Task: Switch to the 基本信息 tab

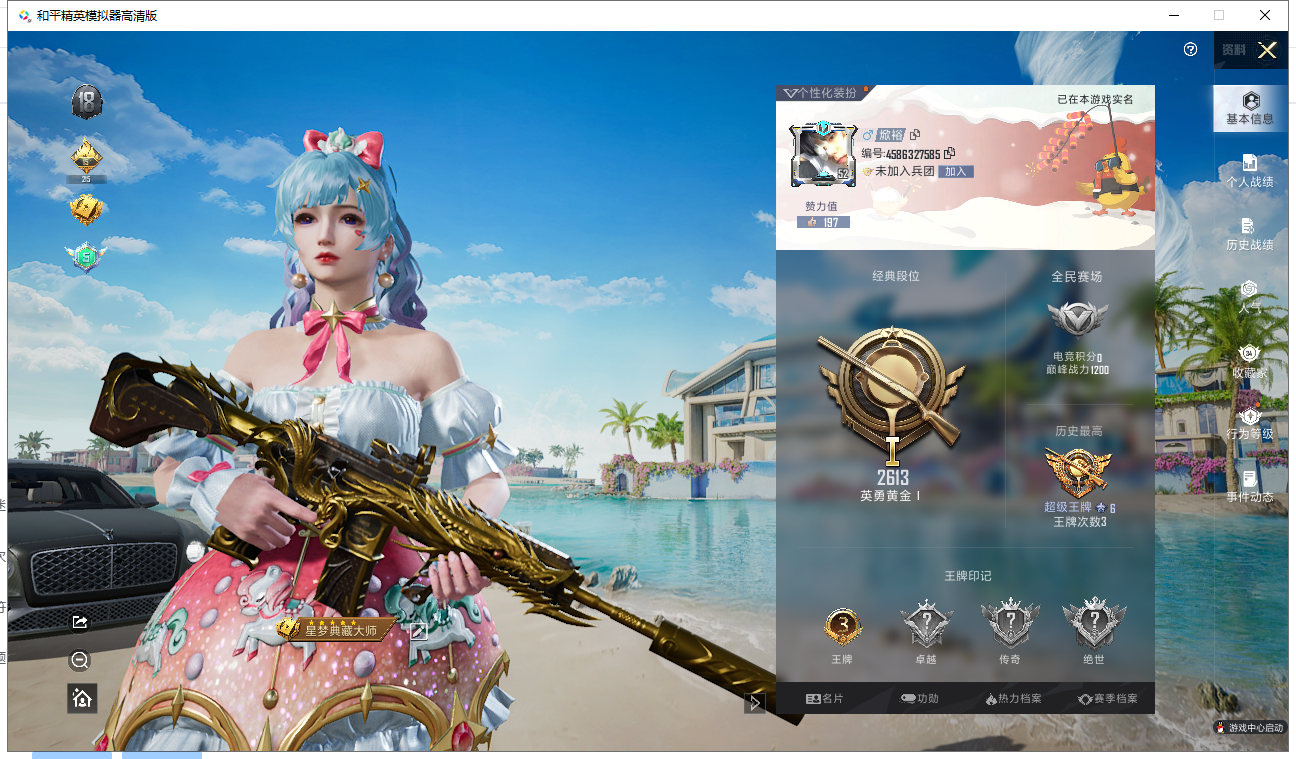Action: 1249,109
